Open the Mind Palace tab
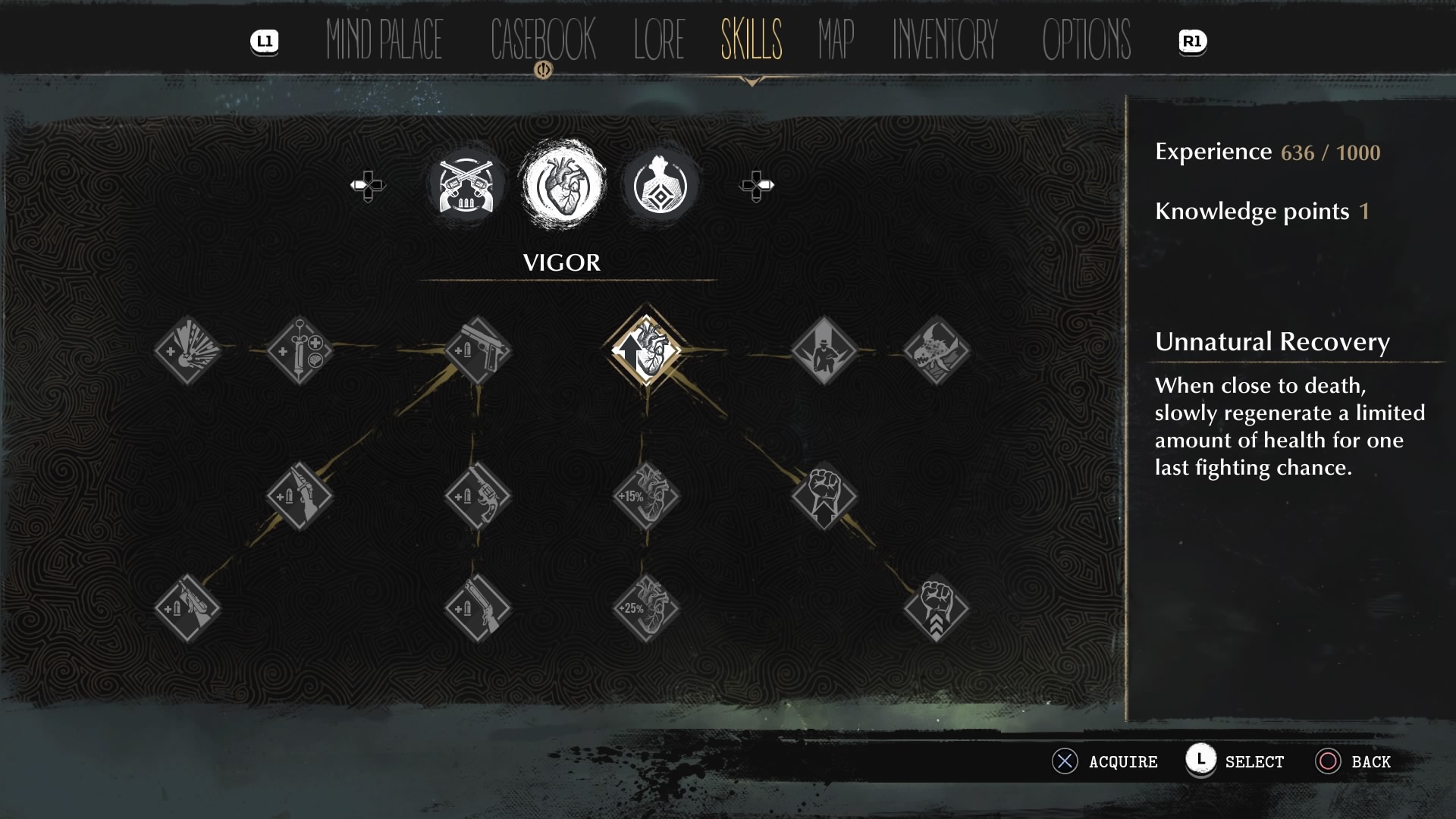This screenshot has height=819, width=1456. (x=384, y=39)
